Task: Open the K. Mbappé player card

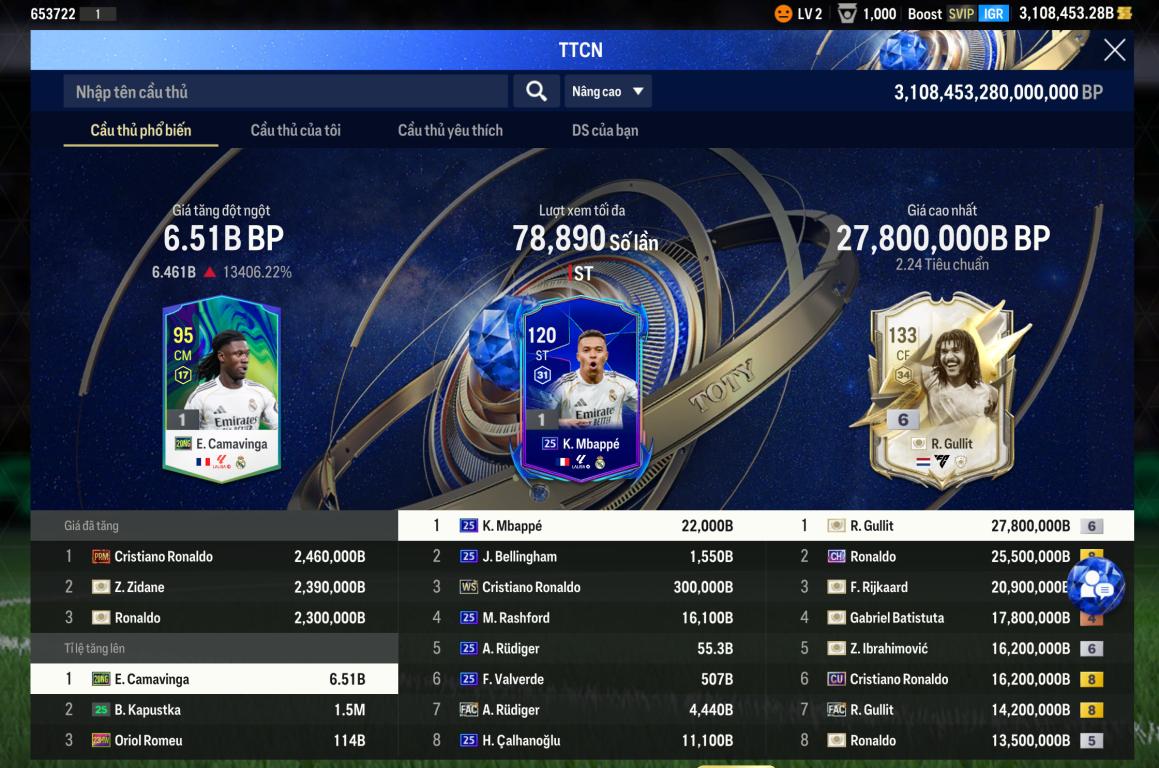Action: [x=581, y=388]
